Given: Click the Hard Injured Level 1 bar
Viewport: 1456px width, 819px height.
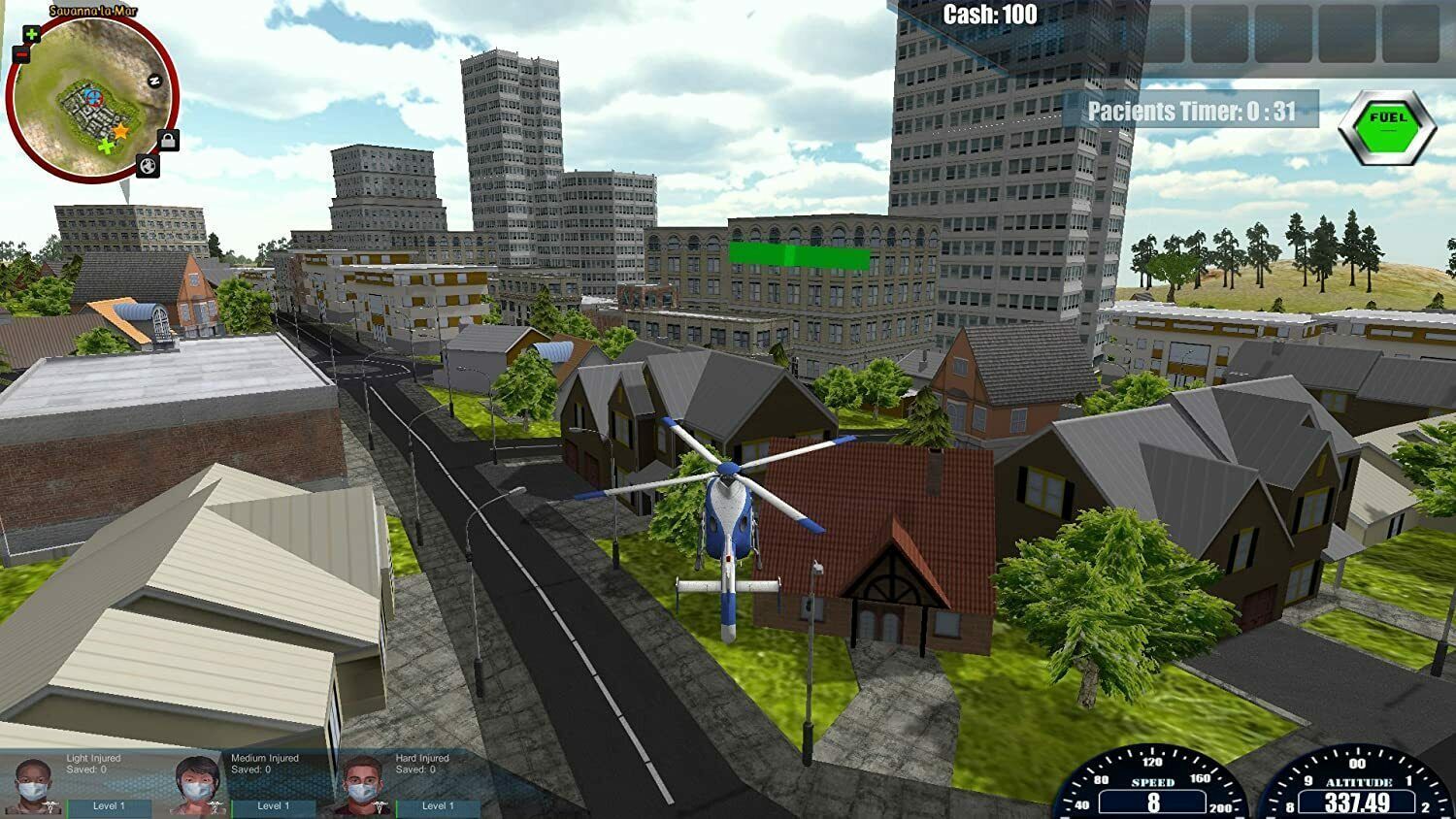Looking at the screenshot, I should click(x=439, y=806).
